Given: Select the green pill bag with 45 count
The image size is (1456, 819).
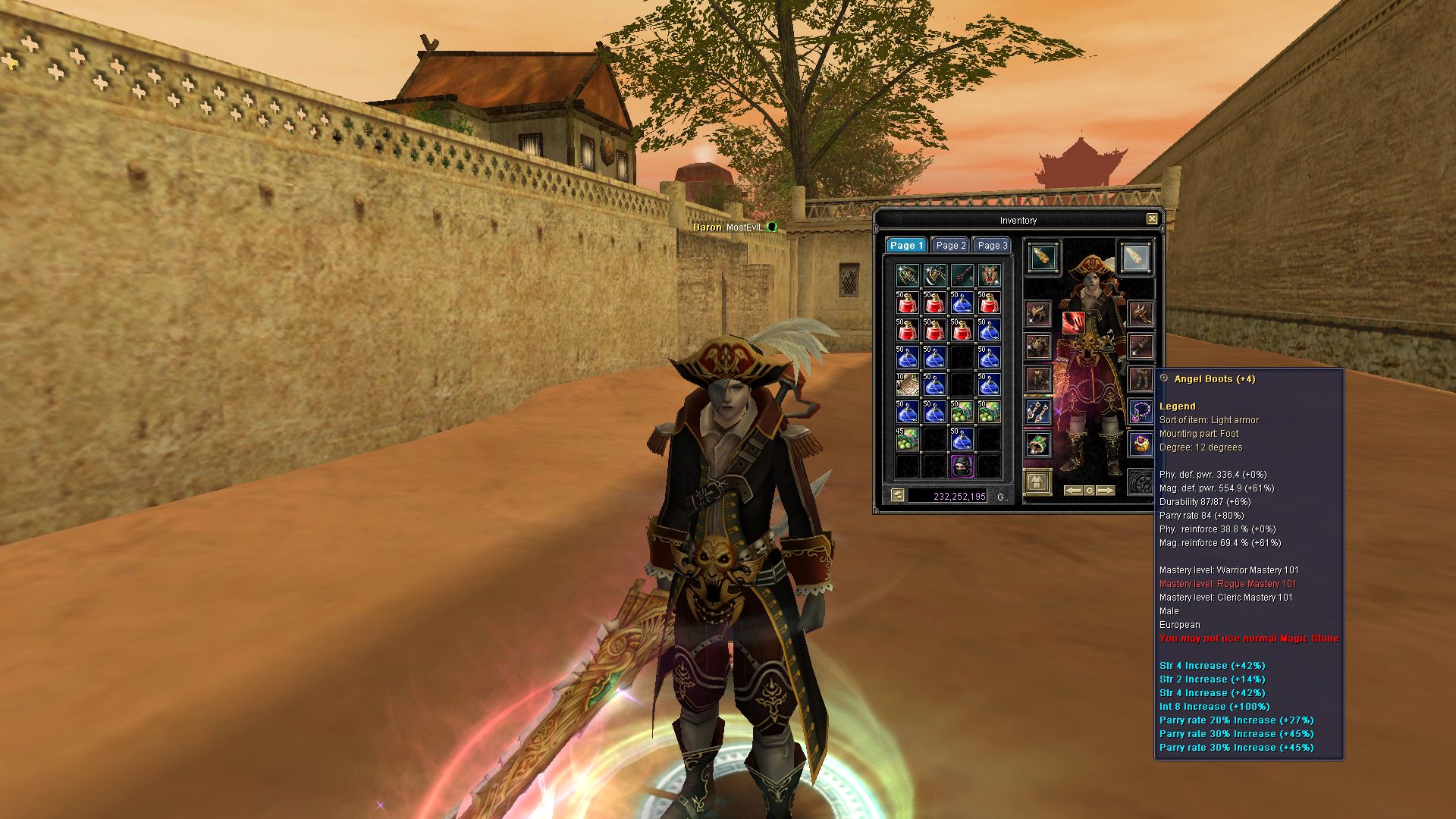Looking at the screenshot, I should [907, 439].
